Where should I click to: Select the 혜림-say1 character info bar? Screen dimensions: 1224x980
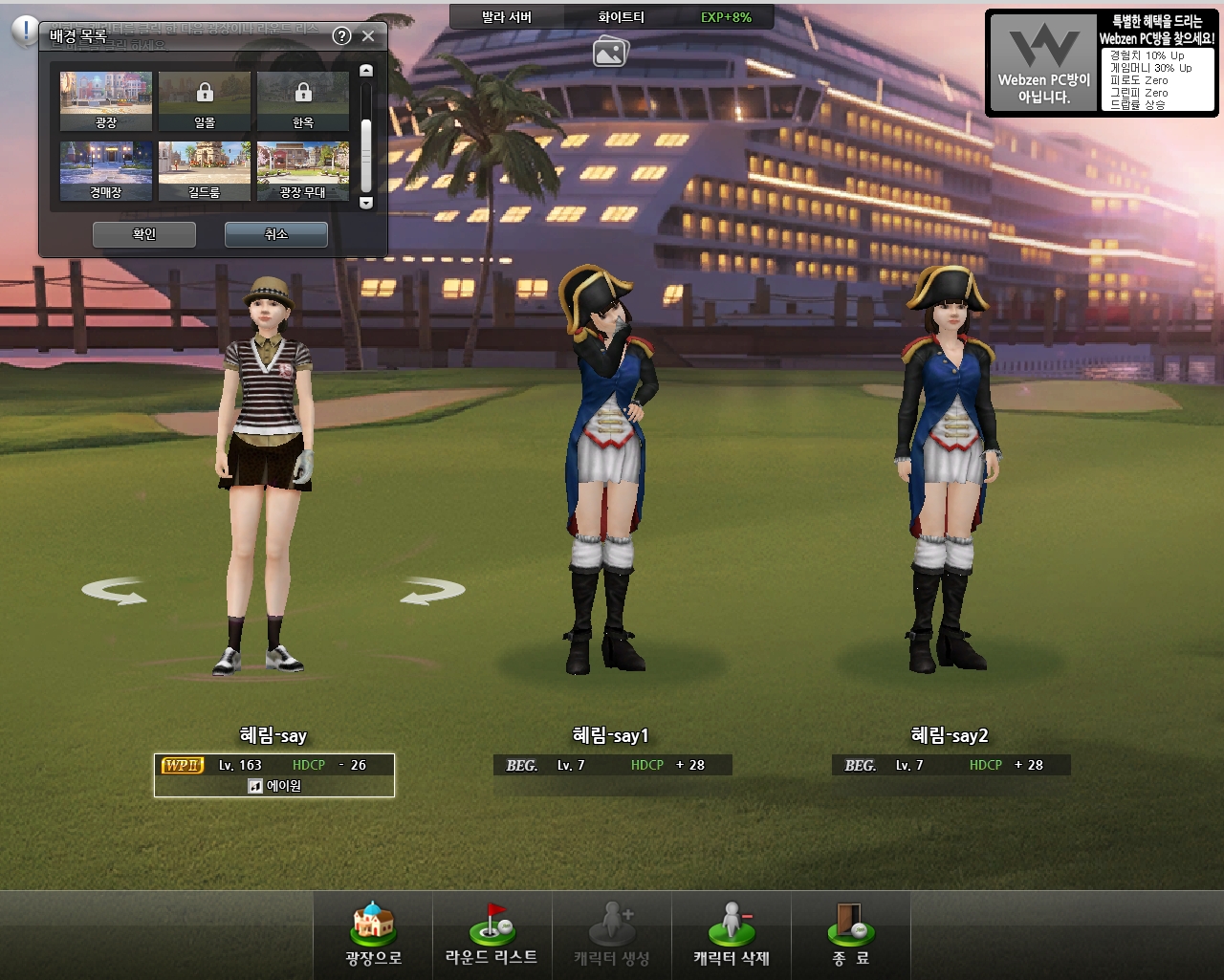(x=613, y=765)
